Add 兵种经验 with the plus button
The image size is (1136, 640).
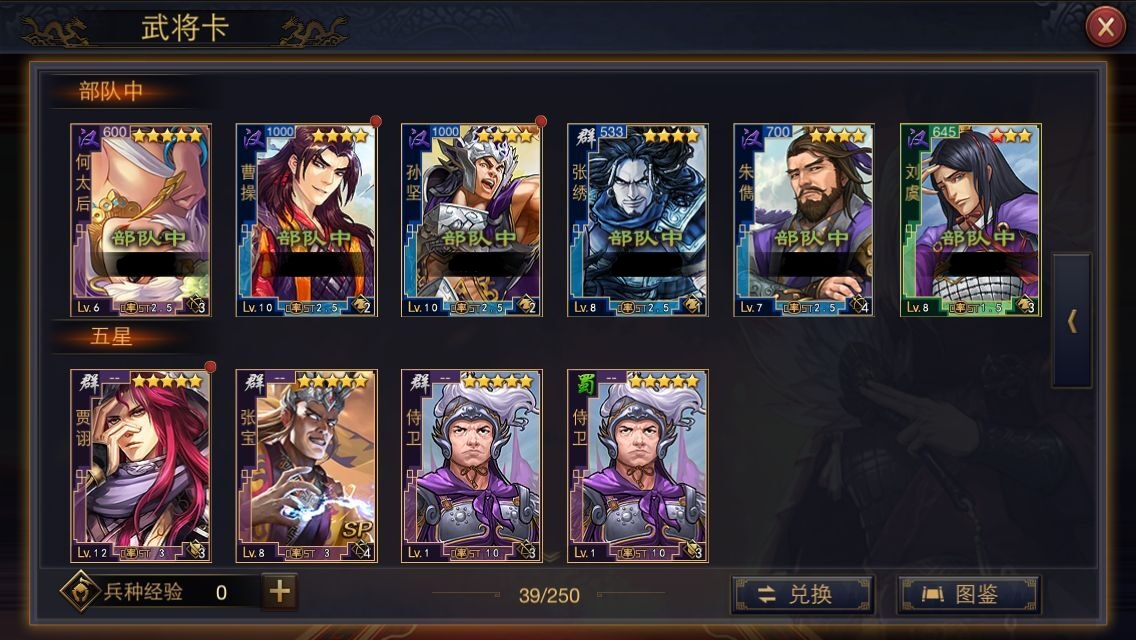[280, 592]
